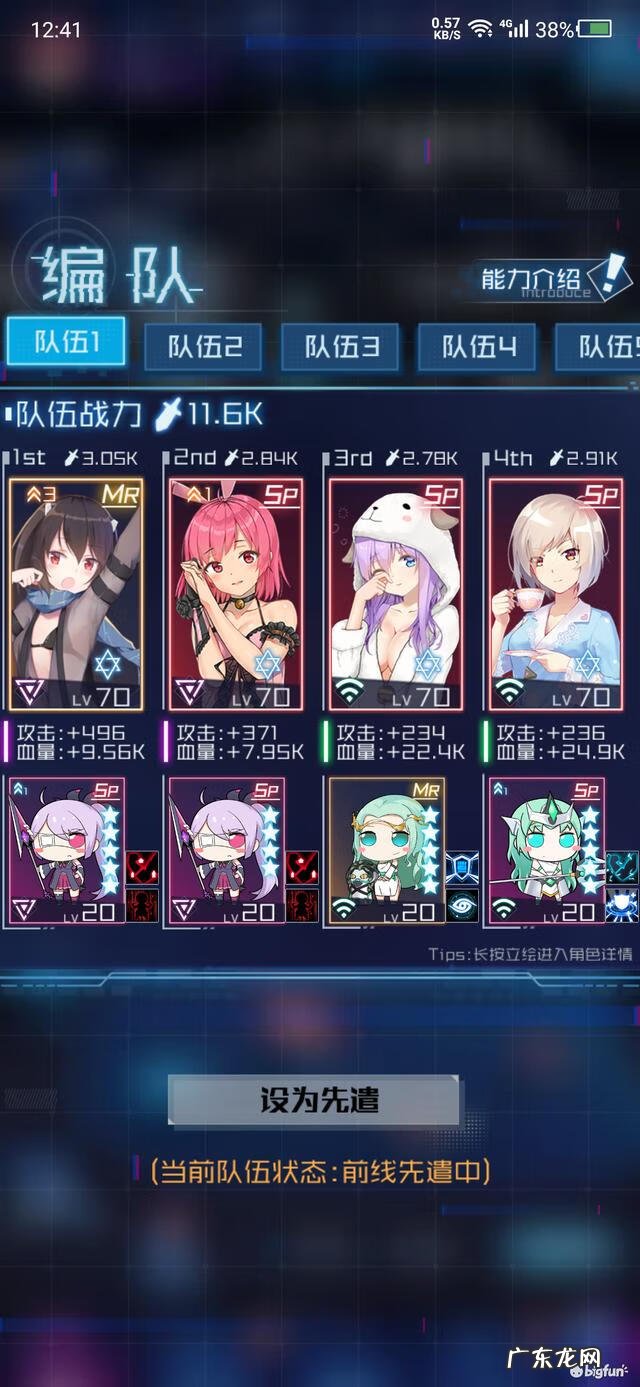The width and height of the screenshot is (640, 1387).
Task: Tap the 设为先遣 button
Action: pyautogui.click(x=314, y=1101)
